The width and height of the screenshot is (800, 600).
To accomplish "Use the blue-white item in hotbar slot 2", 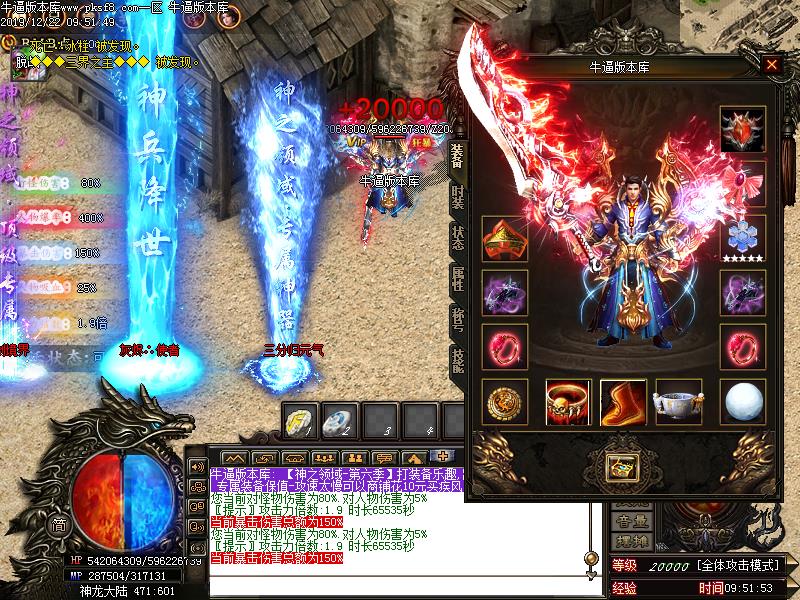I will (342, 419).
